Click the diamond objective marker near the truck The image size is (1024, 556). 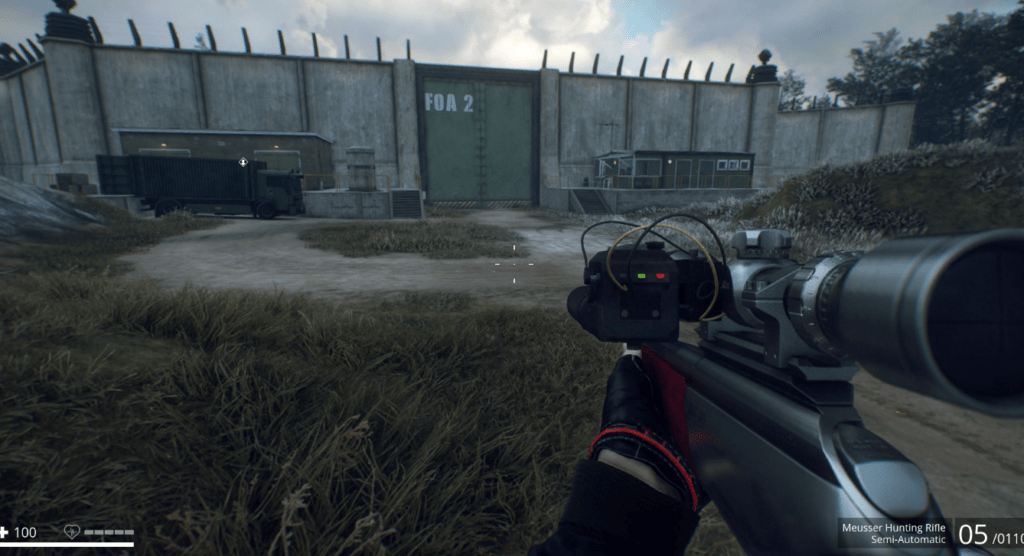[x=243, y=162]
